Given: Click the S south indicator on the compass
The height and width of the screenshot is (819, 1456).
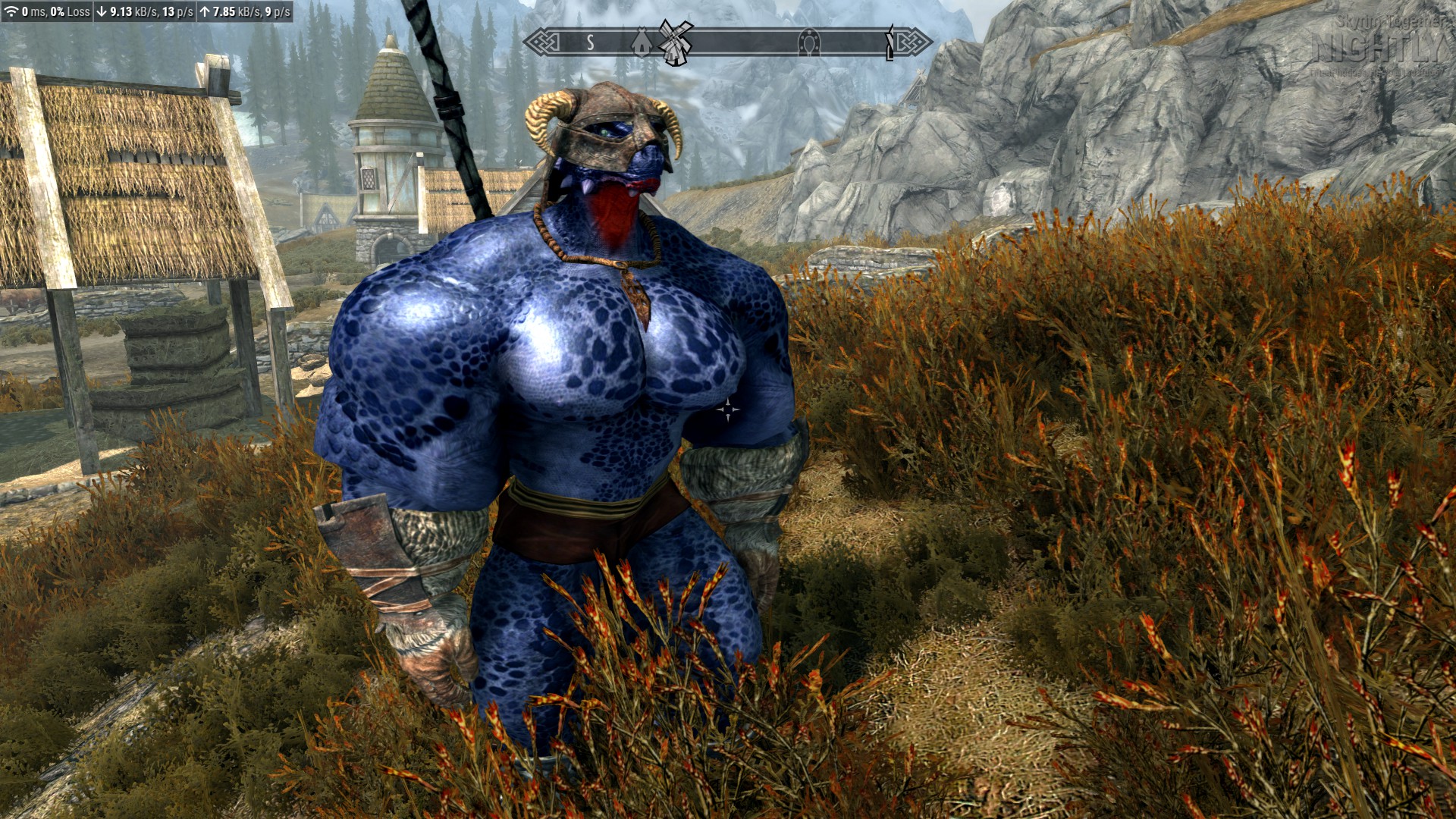Looking at the screenshot, I should [591, 42].
